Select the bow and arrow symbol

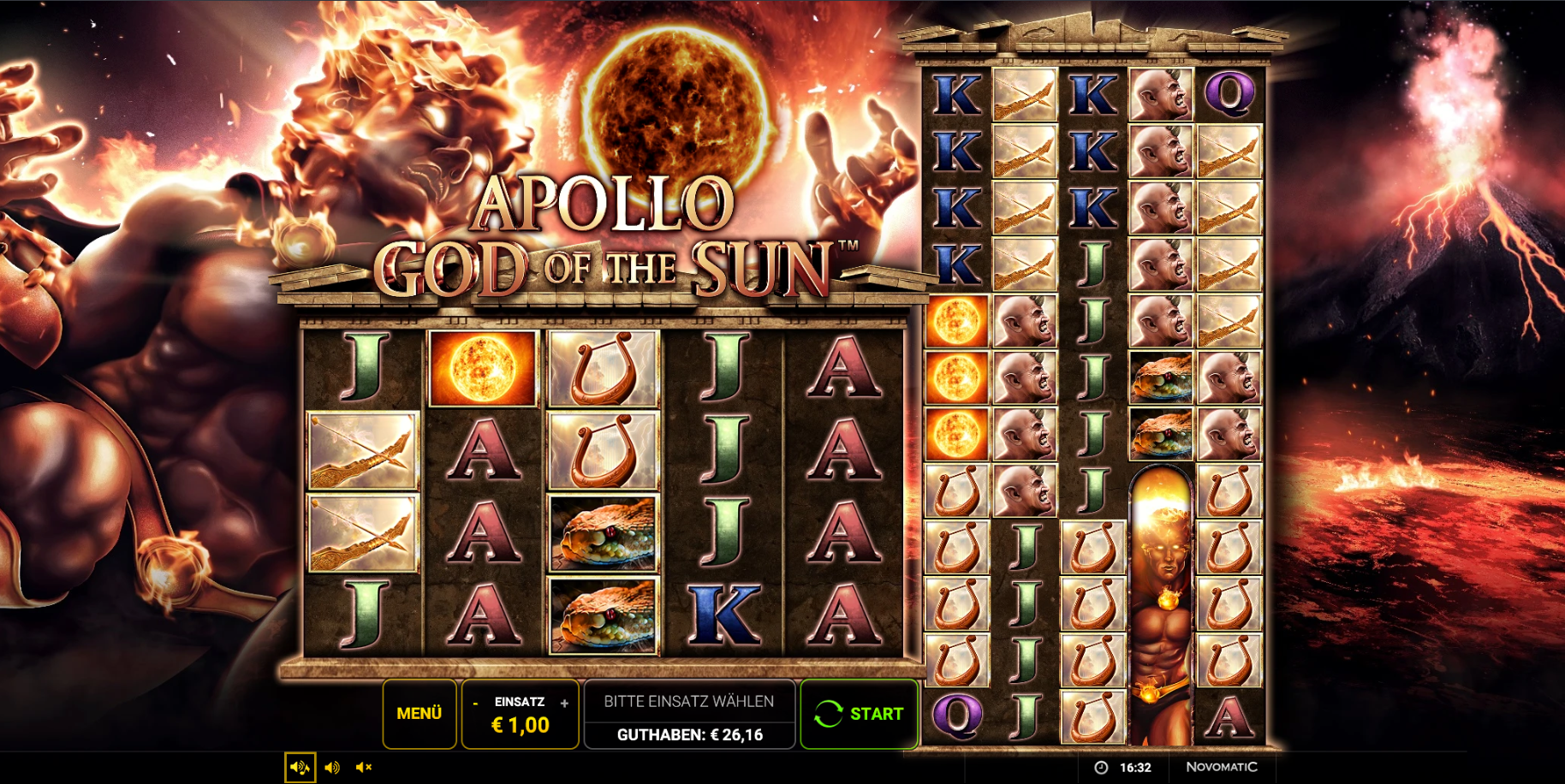tap(362, 451)
